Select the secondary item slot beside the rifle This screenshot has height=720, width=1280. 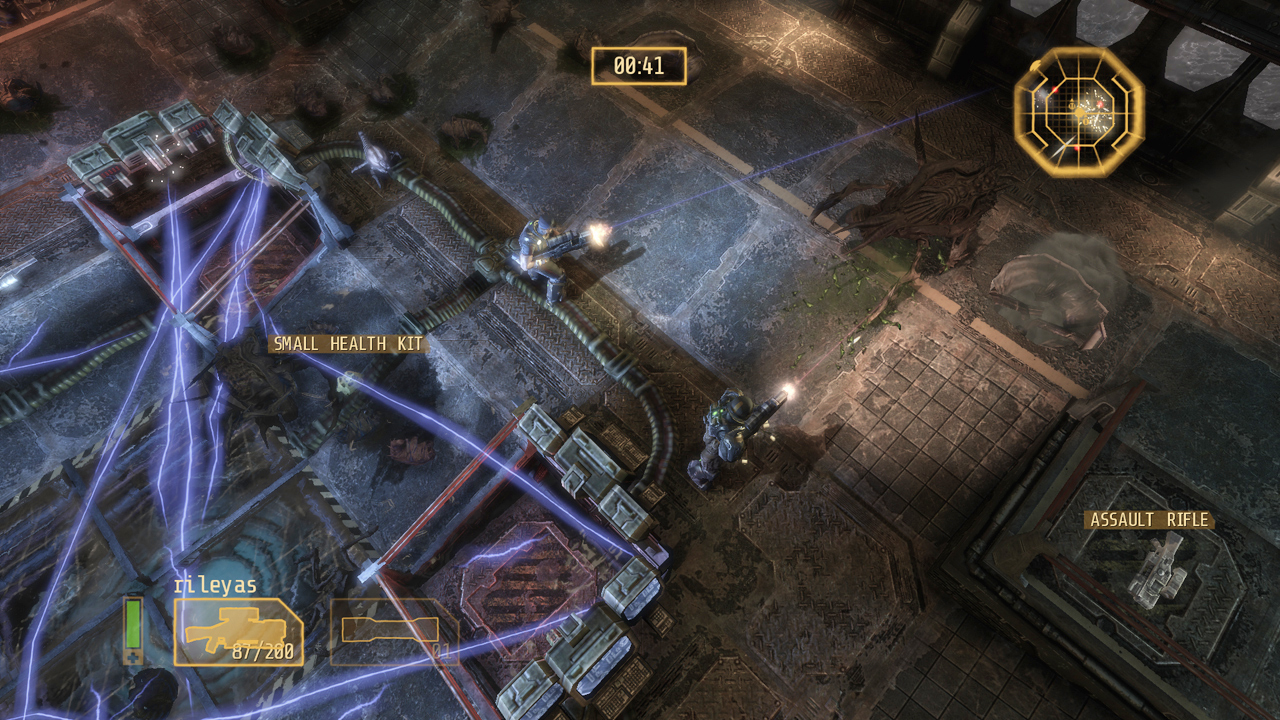(x=393, y=631)
